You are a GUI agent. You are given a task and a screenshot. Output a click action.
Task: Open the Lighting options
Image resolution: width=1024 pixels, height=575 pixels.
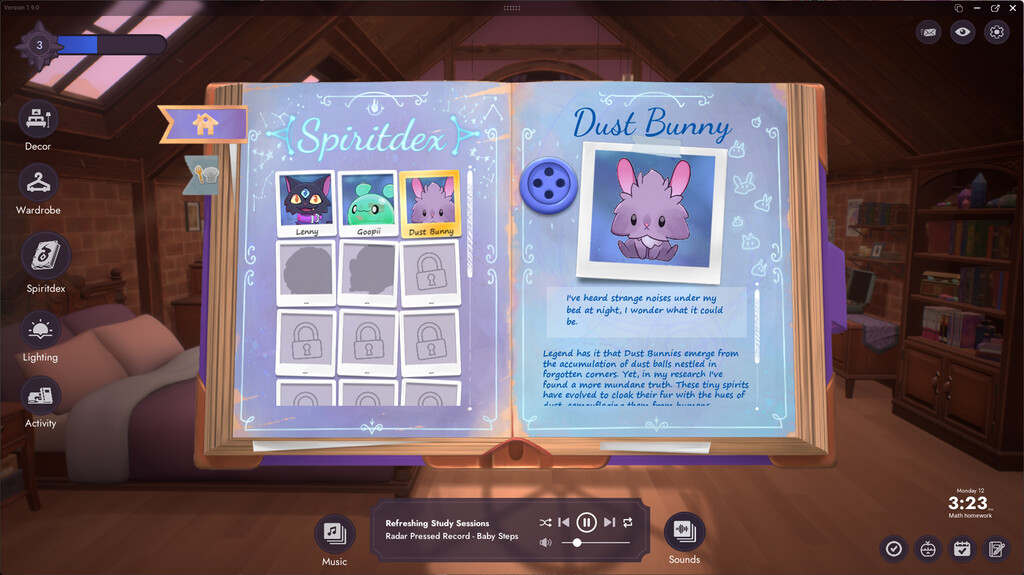click(x=40, y=330)
